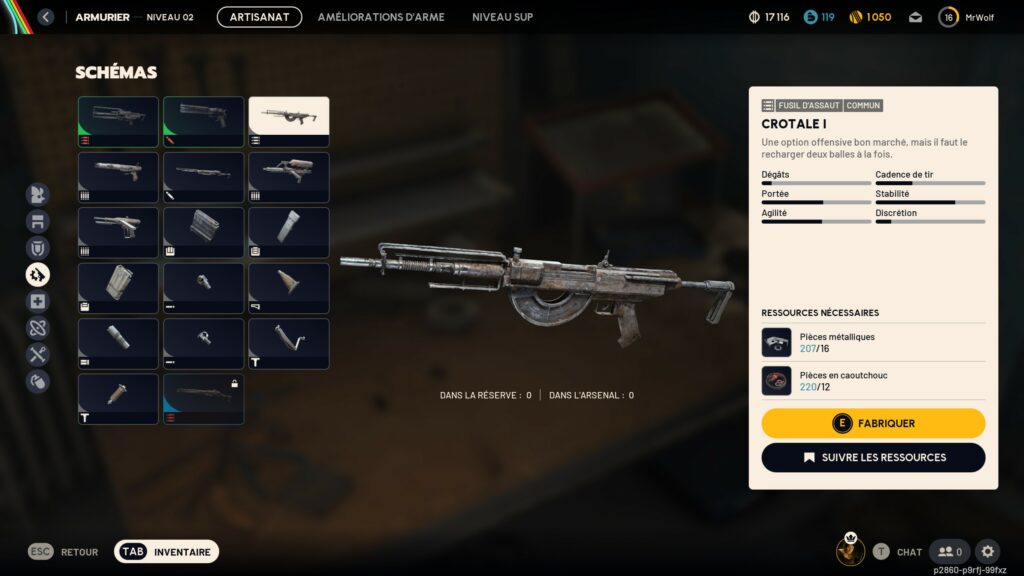Open the Niveau Sup tab
Viewport: 1024px width, 576px height.
[502, 17]
